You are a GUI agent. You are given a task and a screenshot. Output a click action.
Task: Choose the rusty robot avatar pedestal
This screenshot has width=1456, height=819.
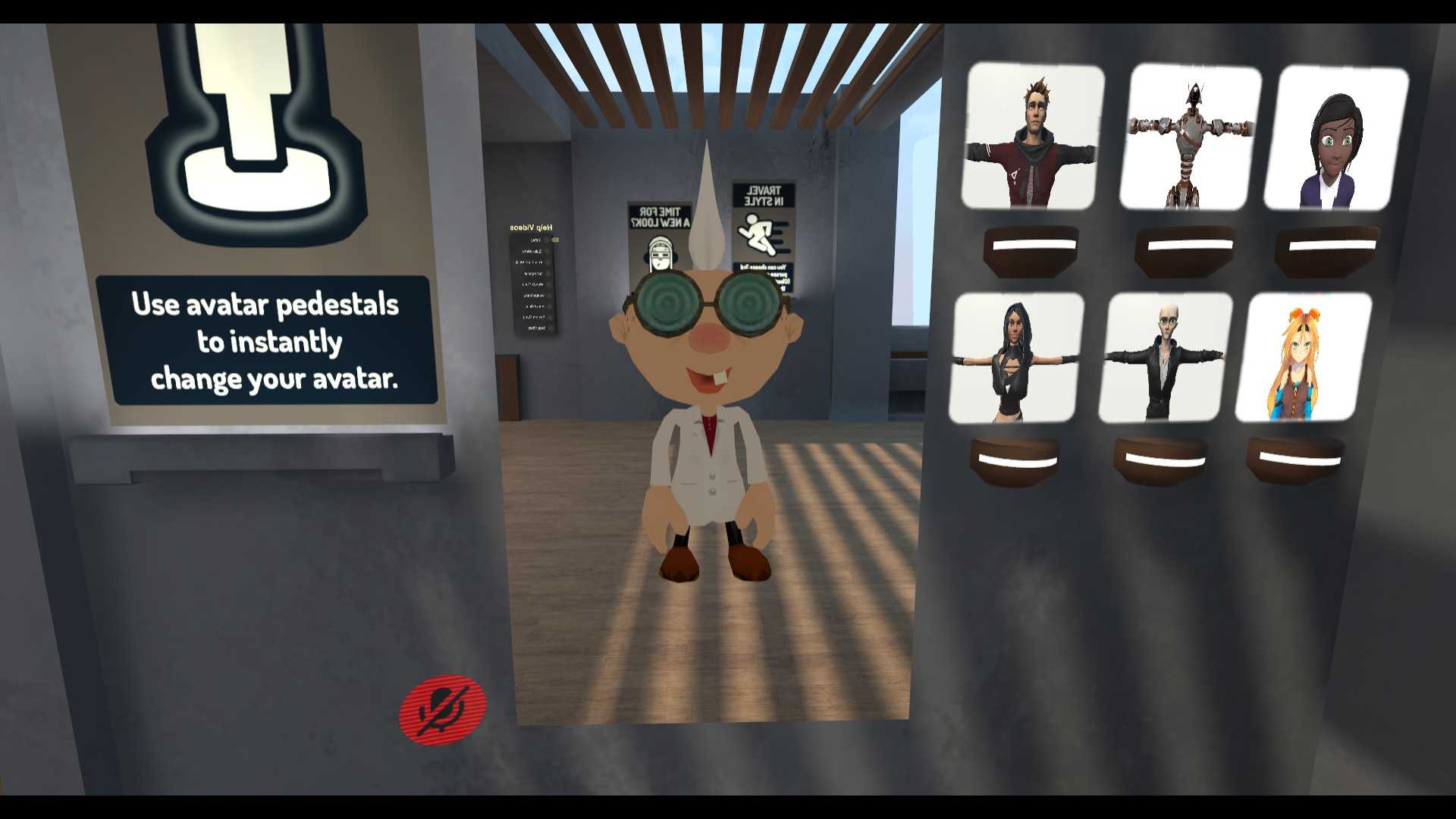point(1189,138)
